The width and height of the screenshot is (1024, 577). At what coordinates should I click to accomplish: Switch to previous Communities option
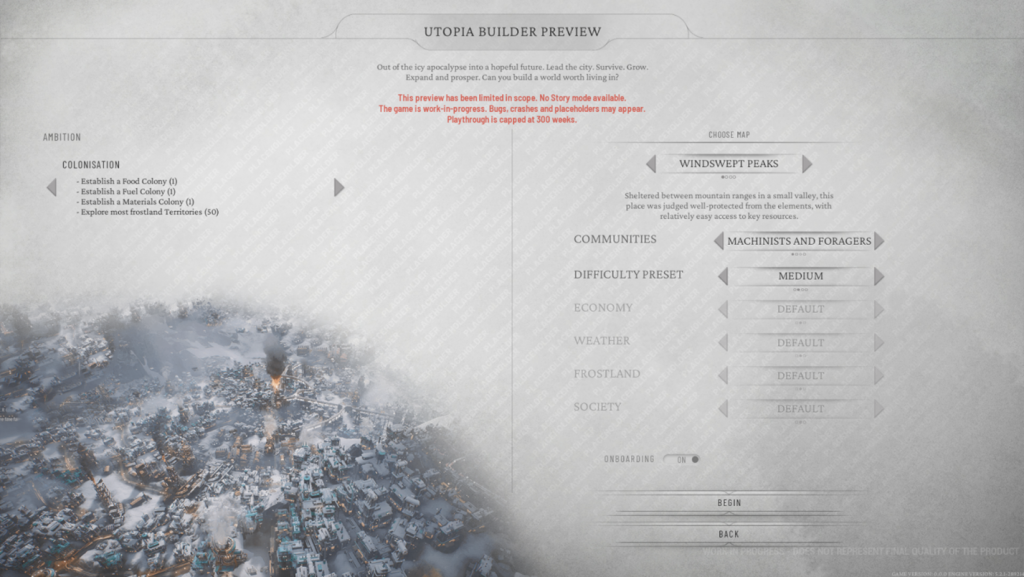(x=719, y=241)
